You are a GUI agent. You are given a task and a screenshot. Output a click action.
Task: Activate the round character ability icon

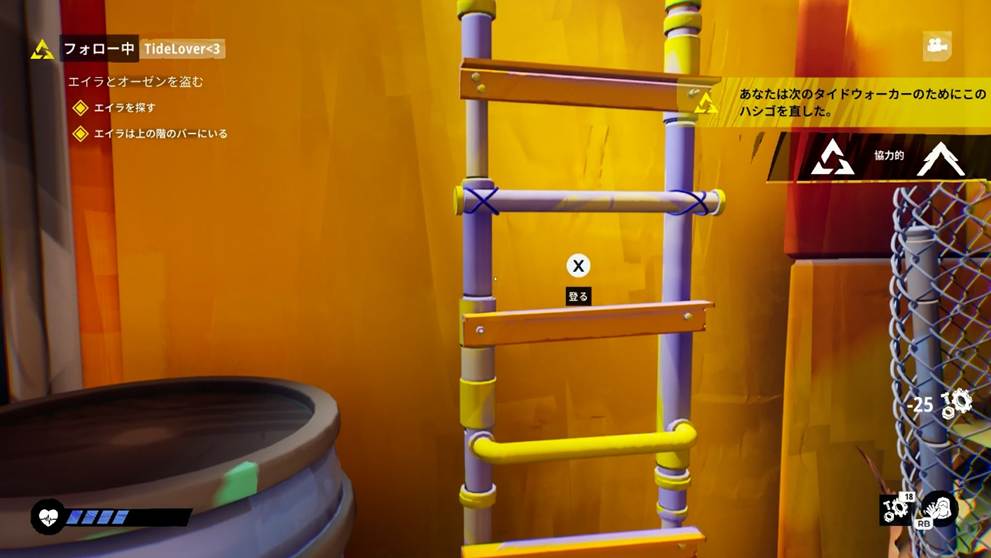(x=939, y=509)
